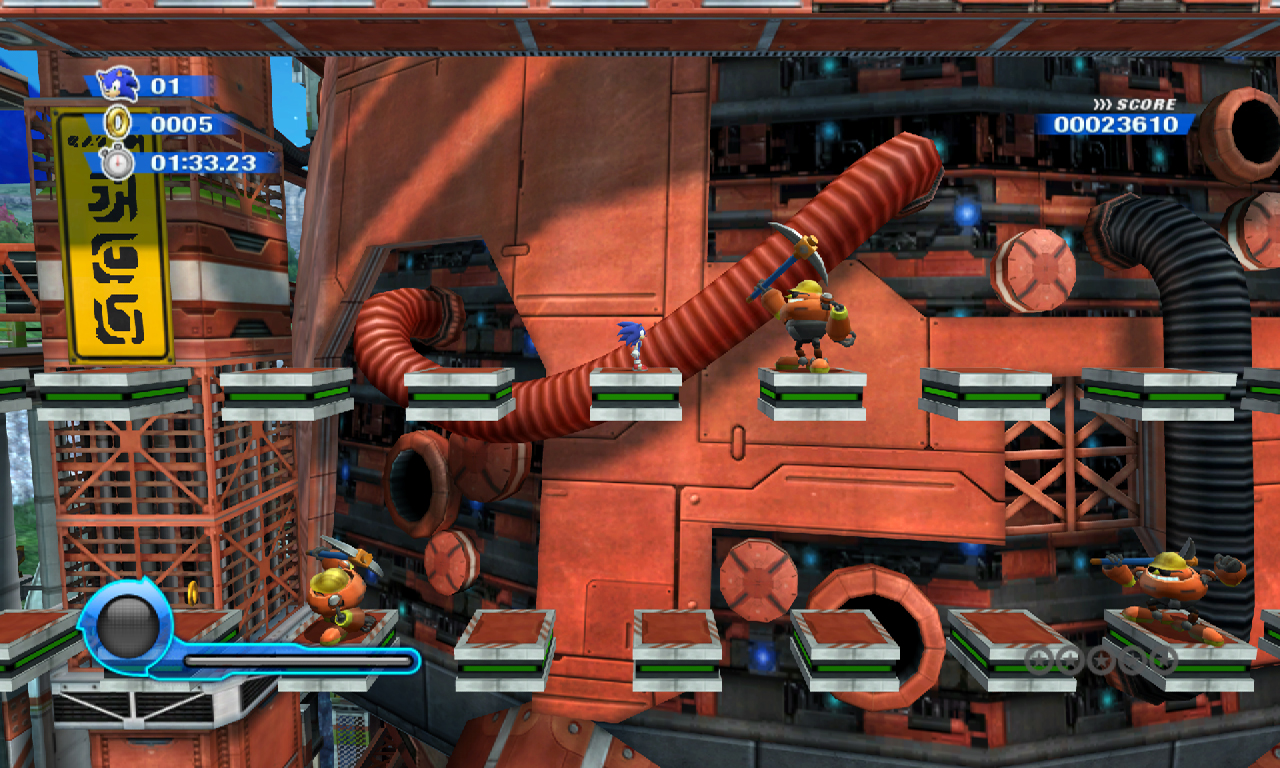This screenshot has width=1280, height=768.
Task: Click the stopwatch icon
Action: 118,162
